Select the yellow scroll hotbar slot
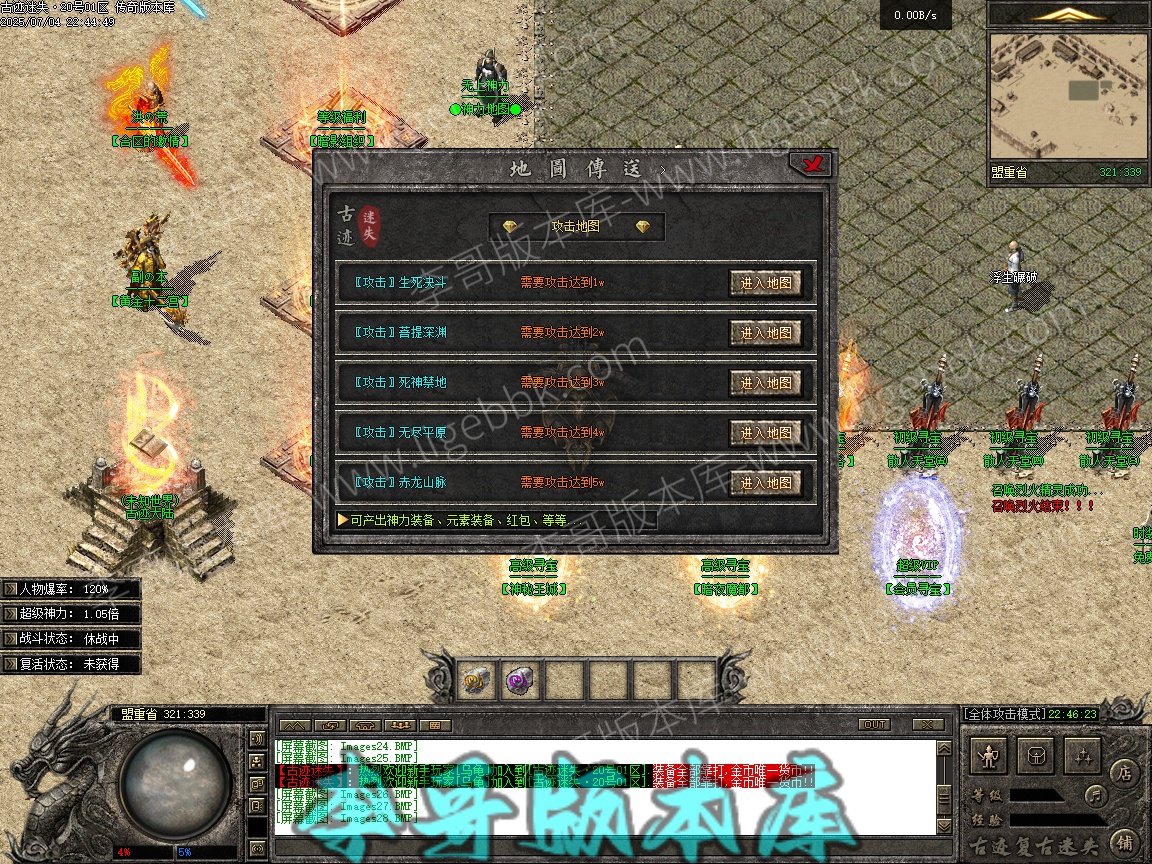1152x864 pixels. coord(477,681)
